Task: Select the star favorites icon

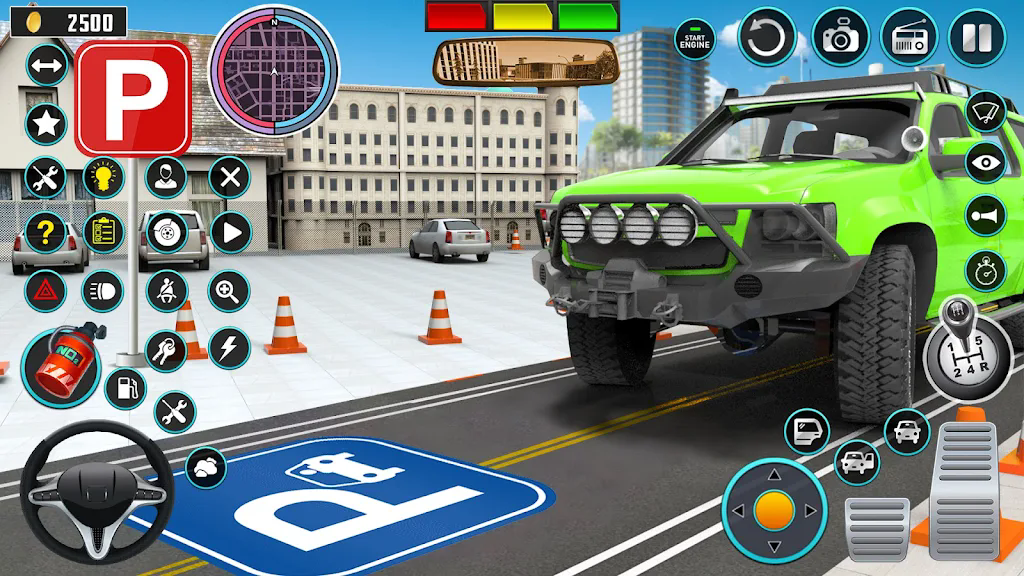Action: click(45, 124)
